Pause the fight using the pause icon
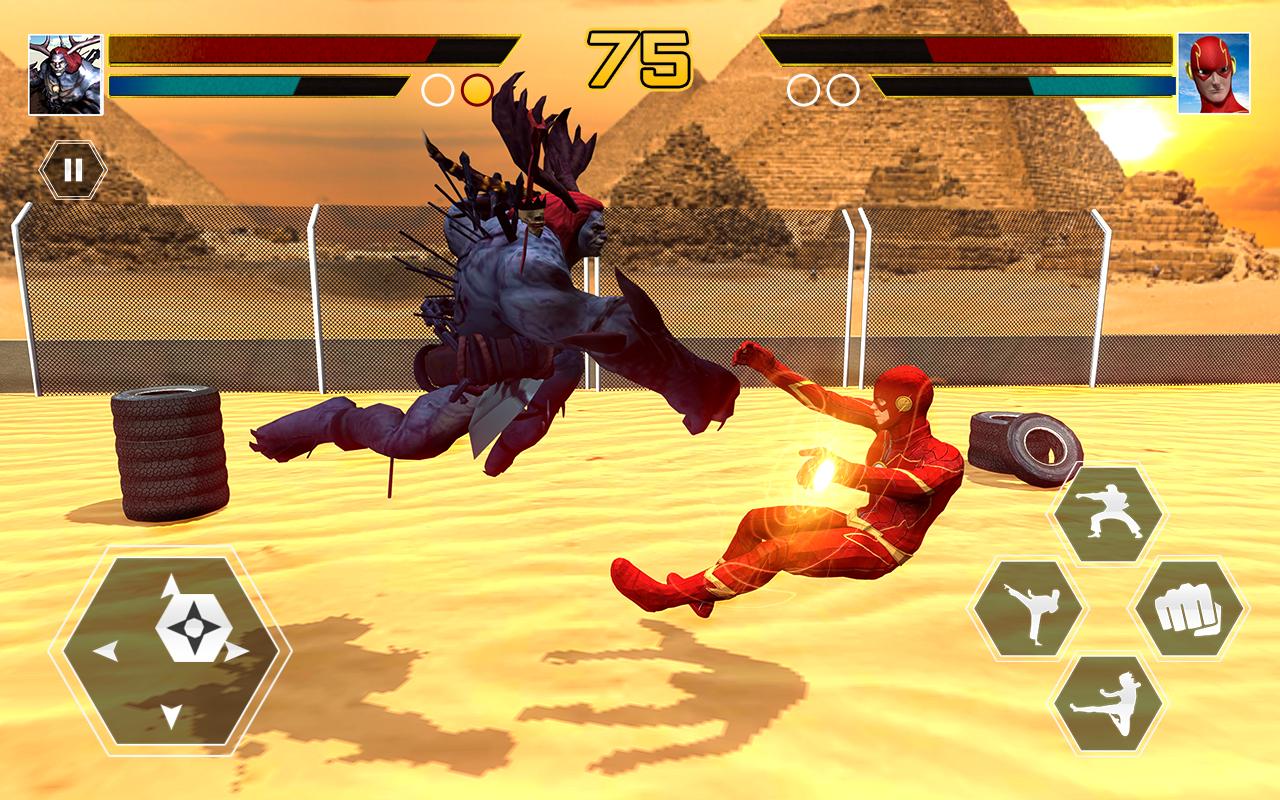 pyautogui.click(x=71, y=169)
